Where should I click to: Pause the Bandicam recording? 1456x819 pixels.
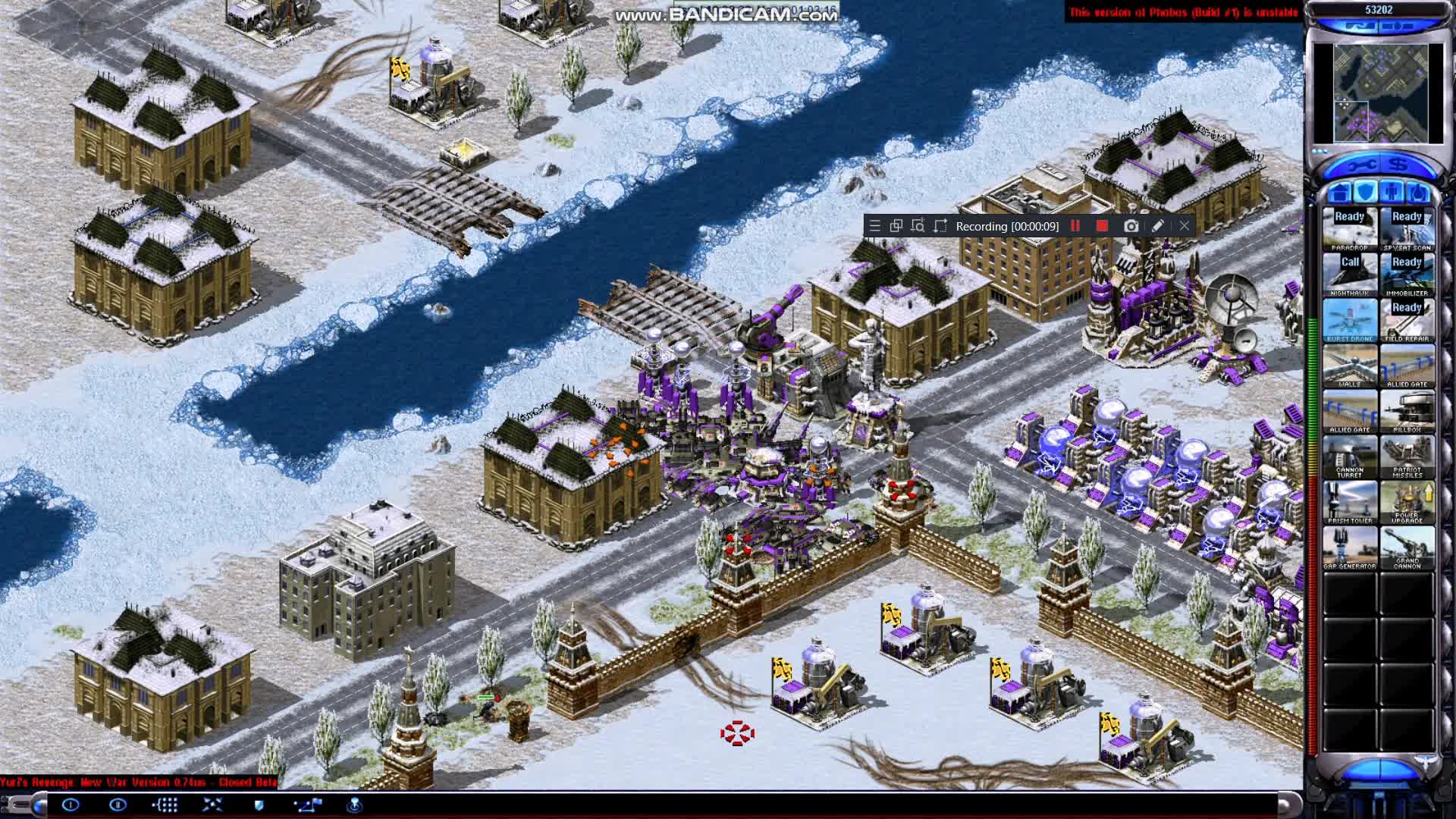click(1075, 226)
